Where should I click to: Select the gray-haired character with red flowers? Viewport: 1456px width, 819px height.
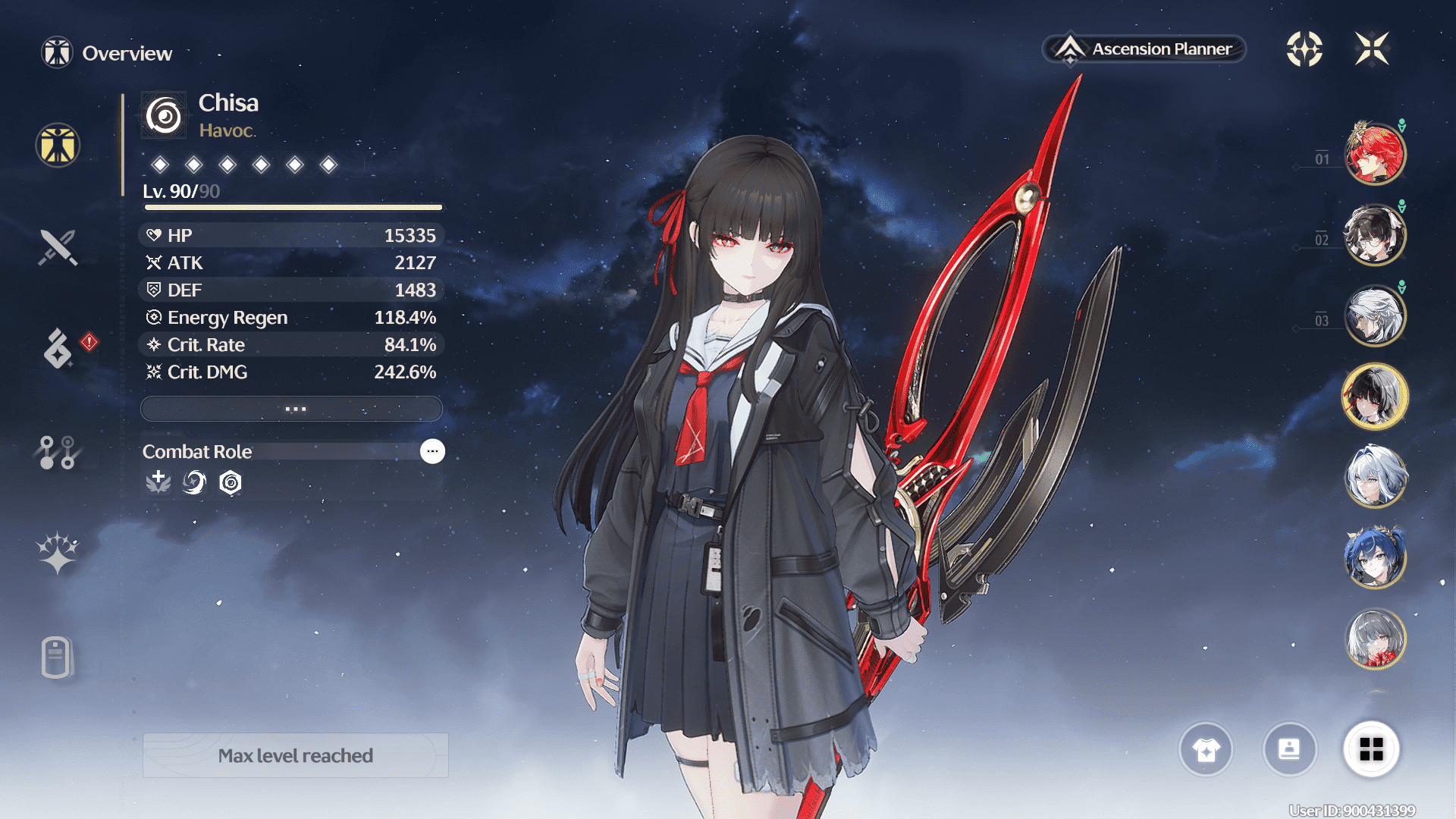tap(1374, 639)
